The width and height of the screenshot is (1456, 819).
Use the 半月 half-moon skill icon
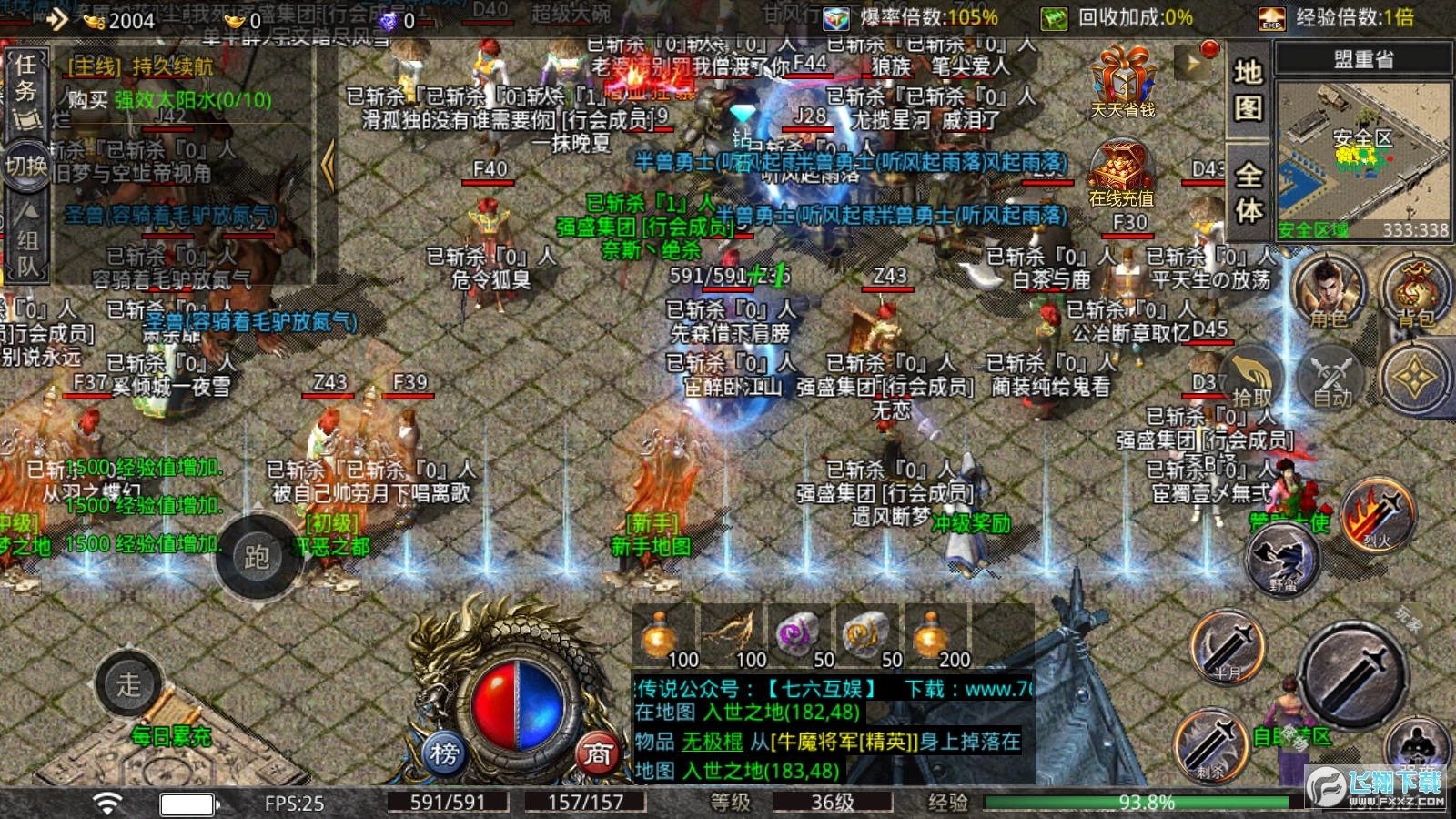click(1224, 651)
